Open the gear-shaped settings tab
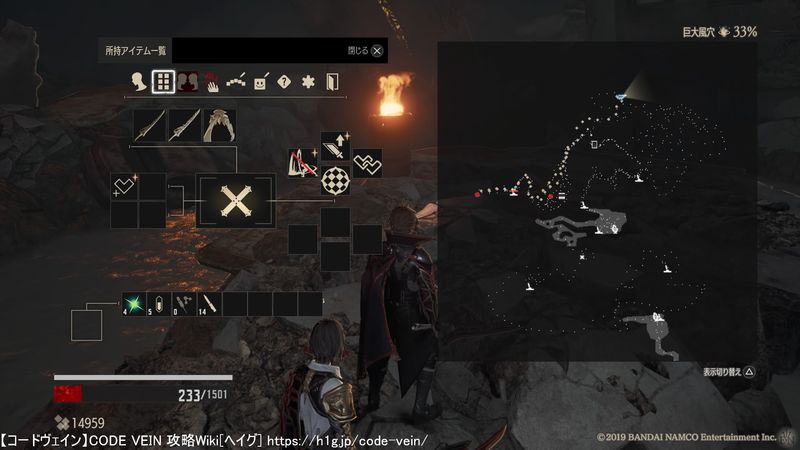 [x=308, y=82]
